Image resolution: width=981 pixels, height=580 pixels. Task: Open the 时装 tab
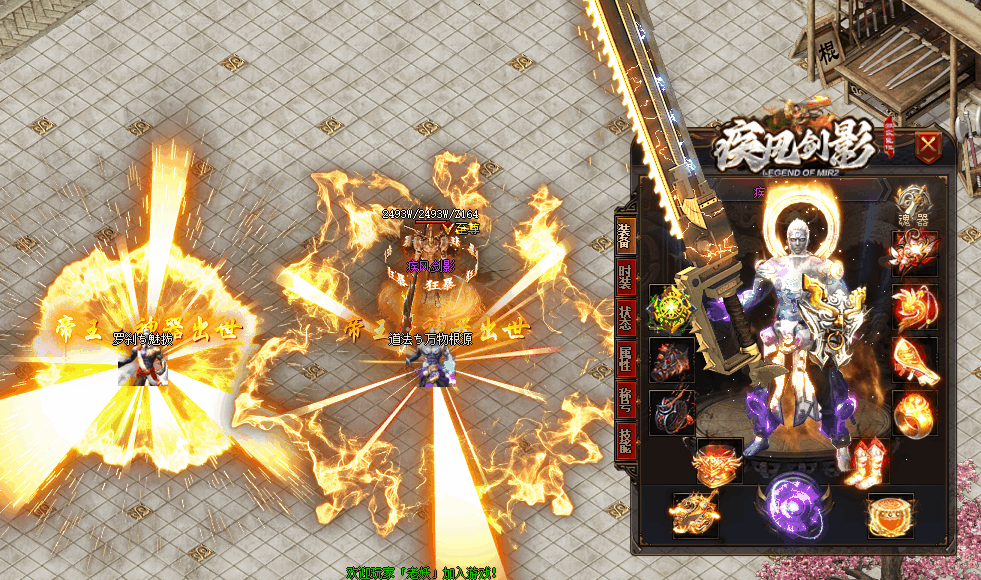click(624, 278)
